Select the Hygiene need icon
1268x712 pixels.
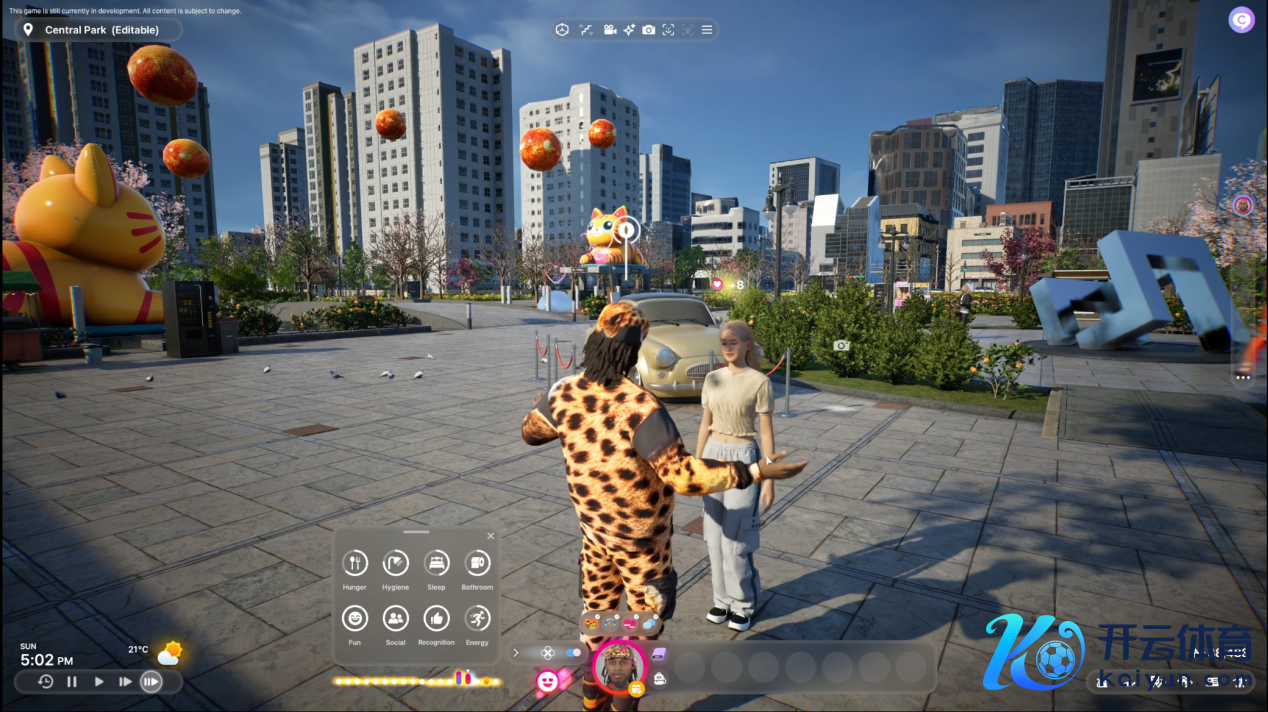(x=396, y=563)
